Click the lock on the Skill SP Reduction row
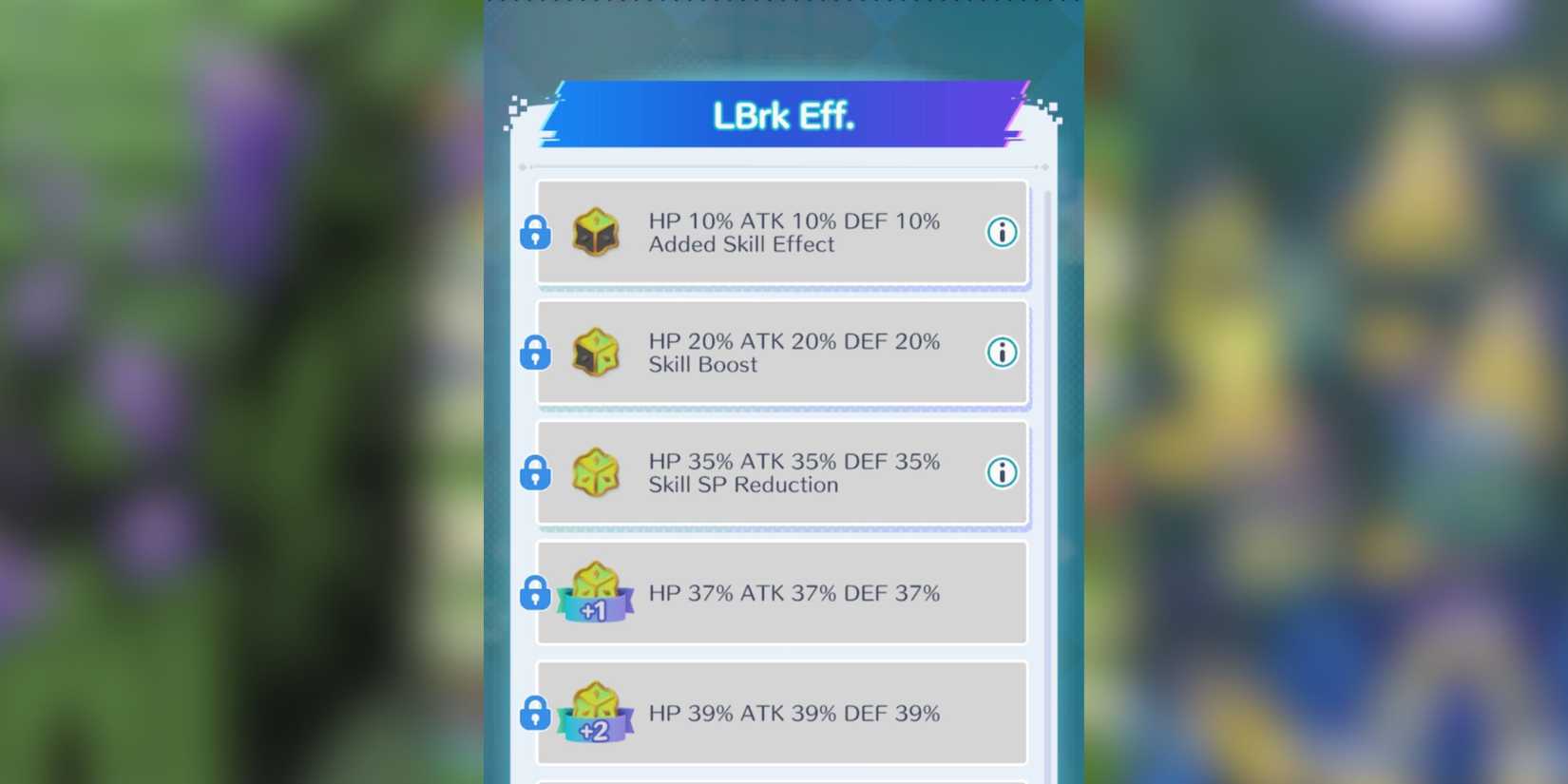Viewport: 1568px width, 784px height. [533, 472]
